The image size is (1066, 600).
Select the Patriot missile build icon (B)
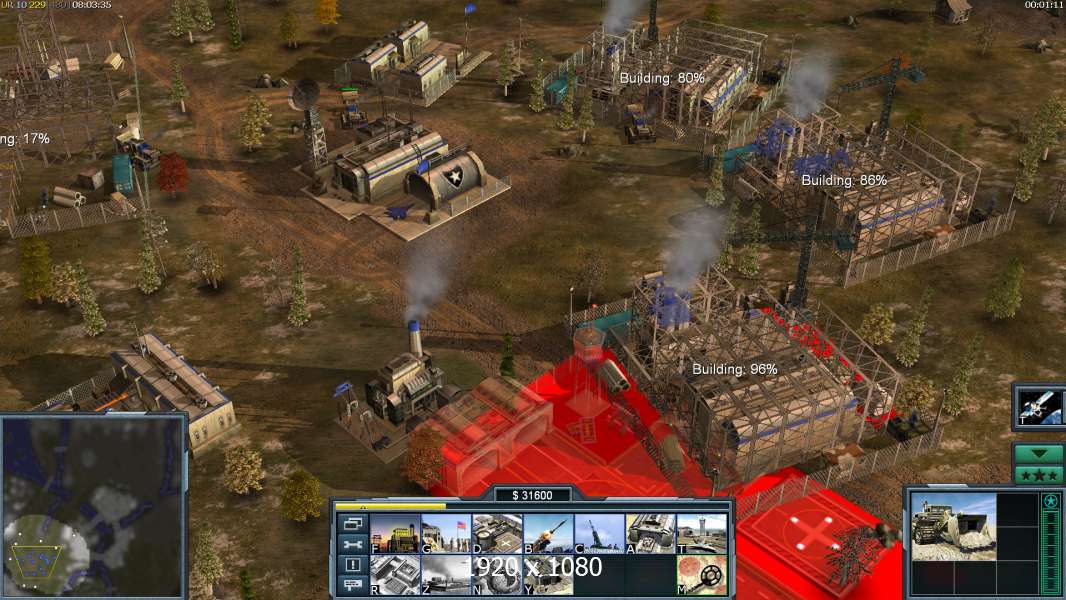tap(548, 534)
